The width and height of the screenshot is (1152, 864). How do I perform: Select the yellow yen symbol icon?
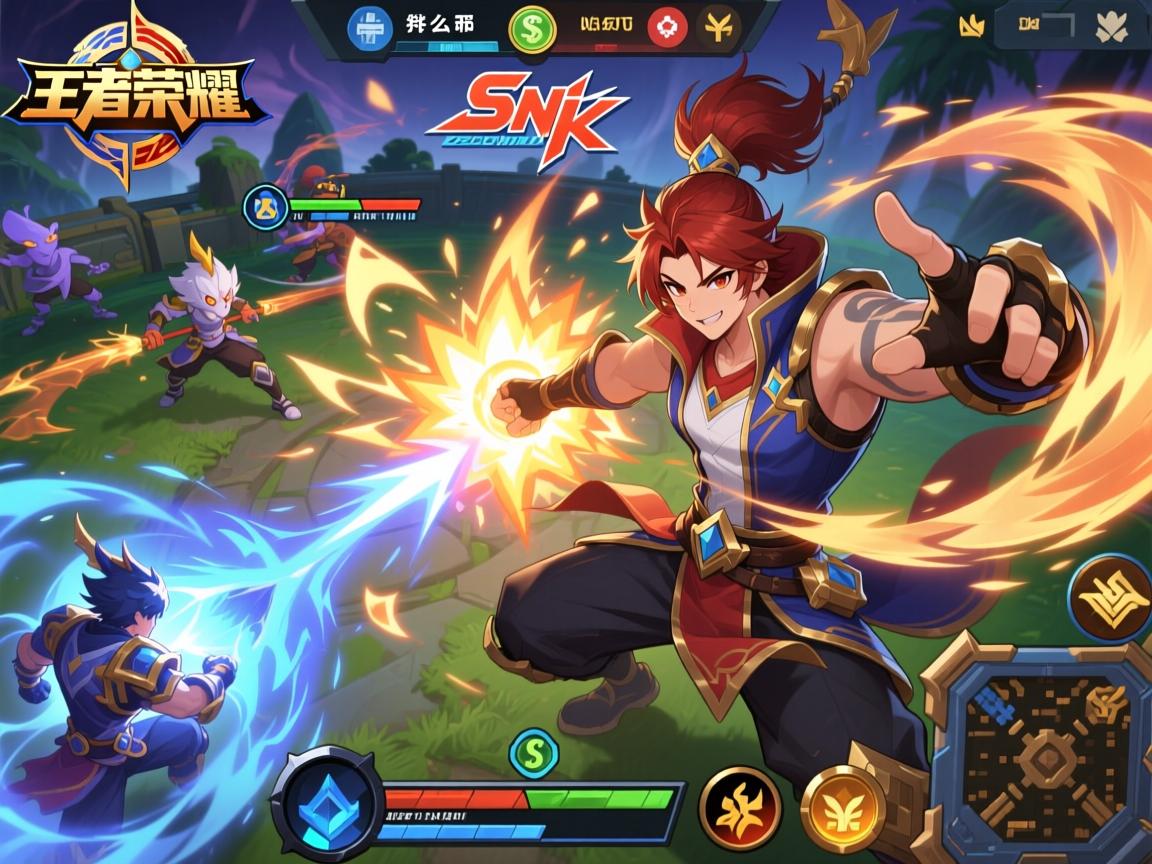(718, 27)
